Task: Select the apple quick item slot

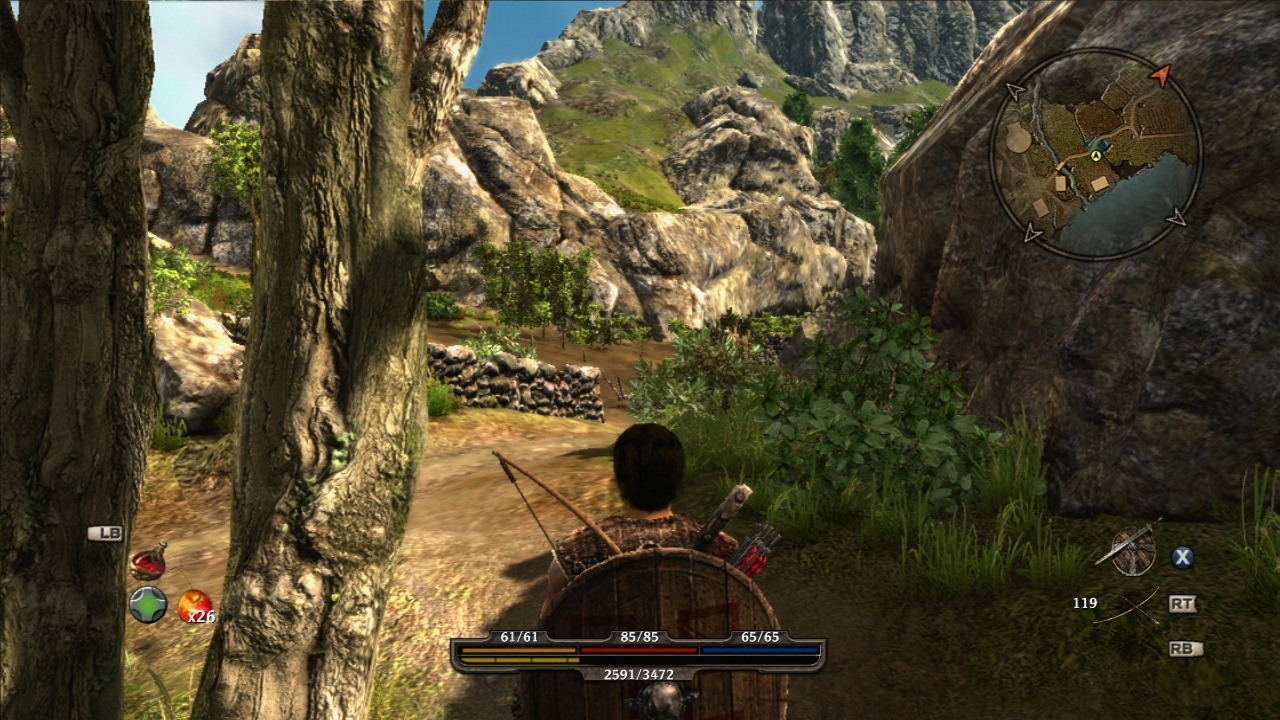Action: [x=194, y=606]
